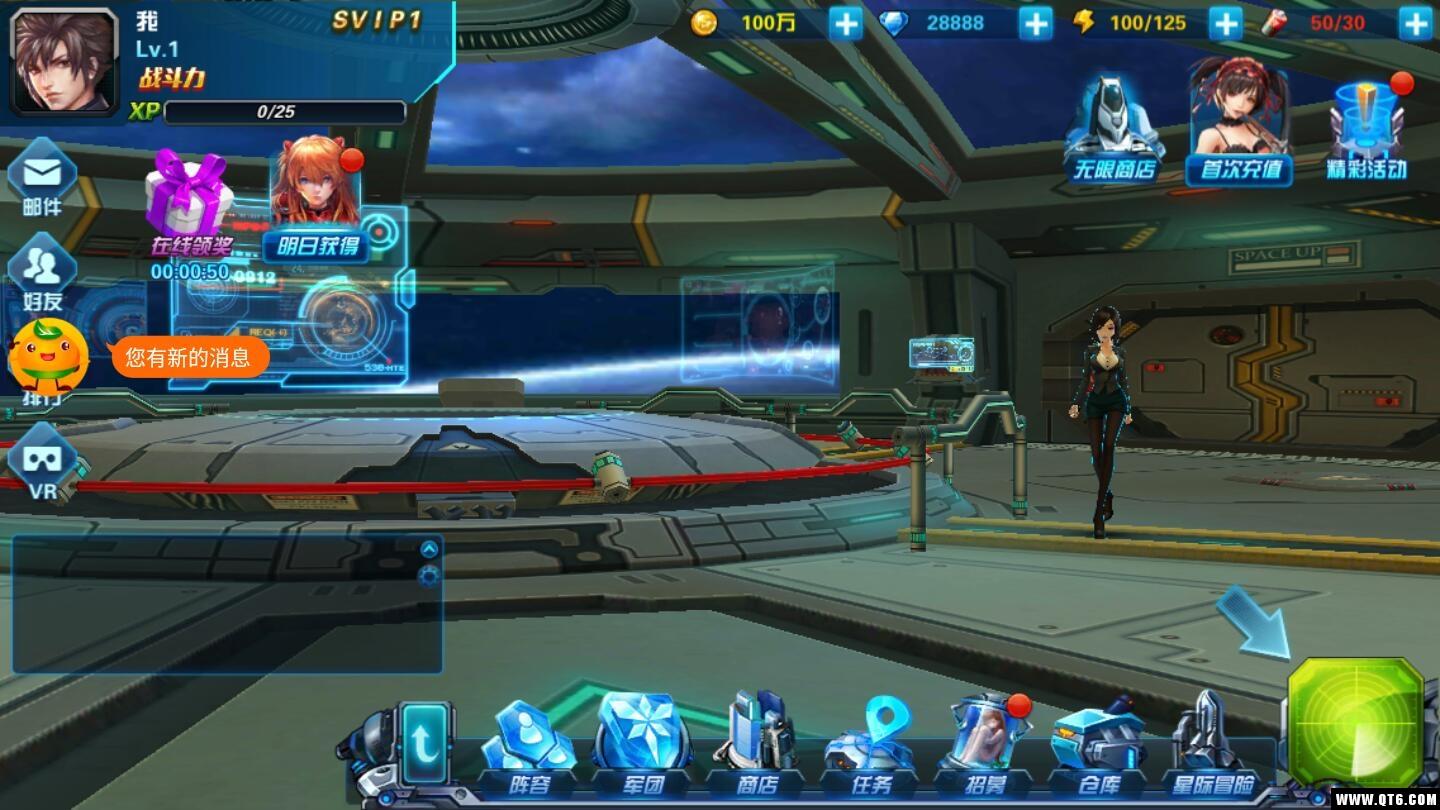Open the orange mascot new message bubble
1440x810 pixels.
pyautogui.click(x=189, y=357)
